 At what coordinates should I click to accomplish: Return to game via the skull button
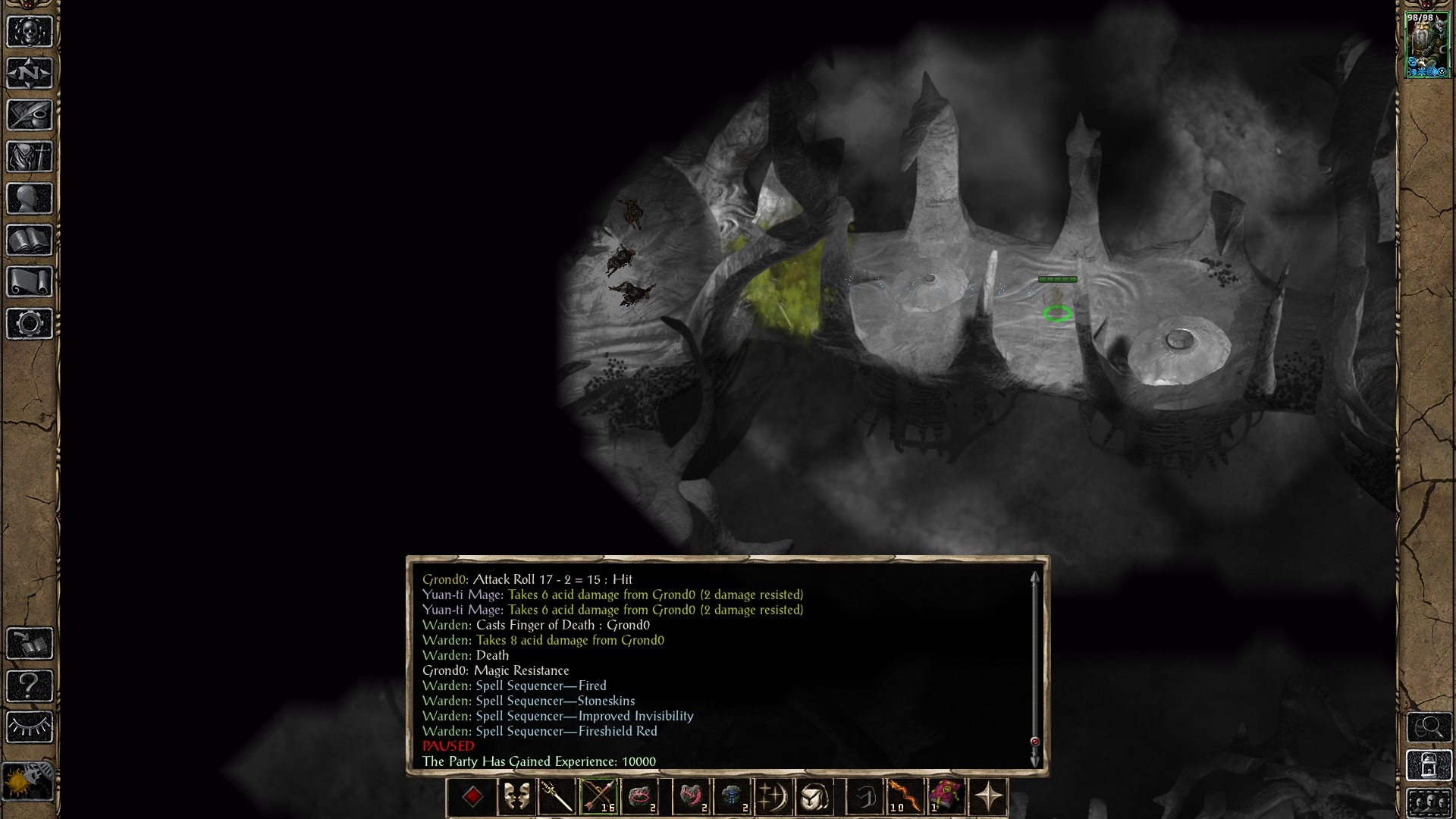(x=30, y=32)
